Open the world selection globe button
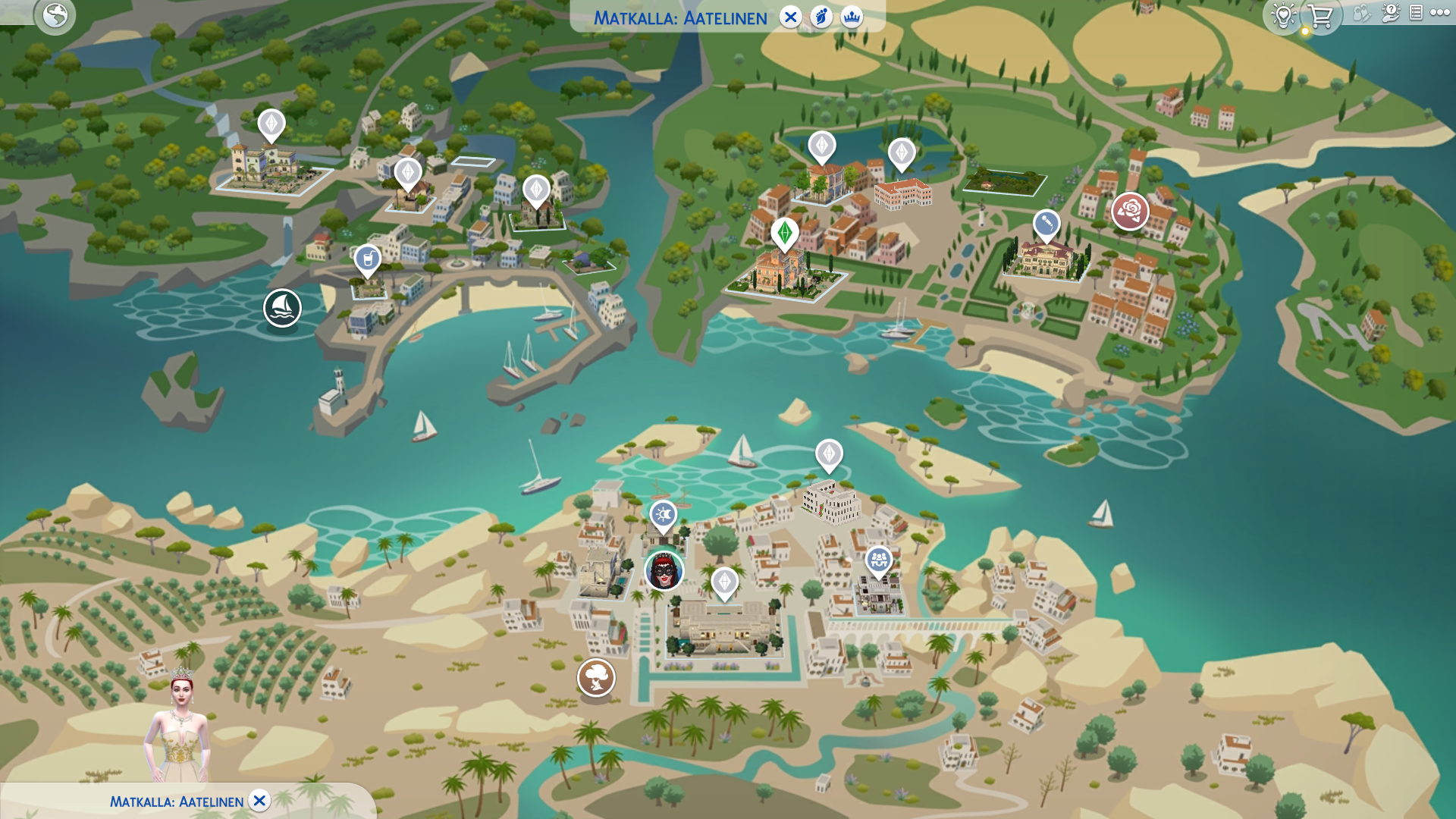1456x819 pixels. [55, 15]
